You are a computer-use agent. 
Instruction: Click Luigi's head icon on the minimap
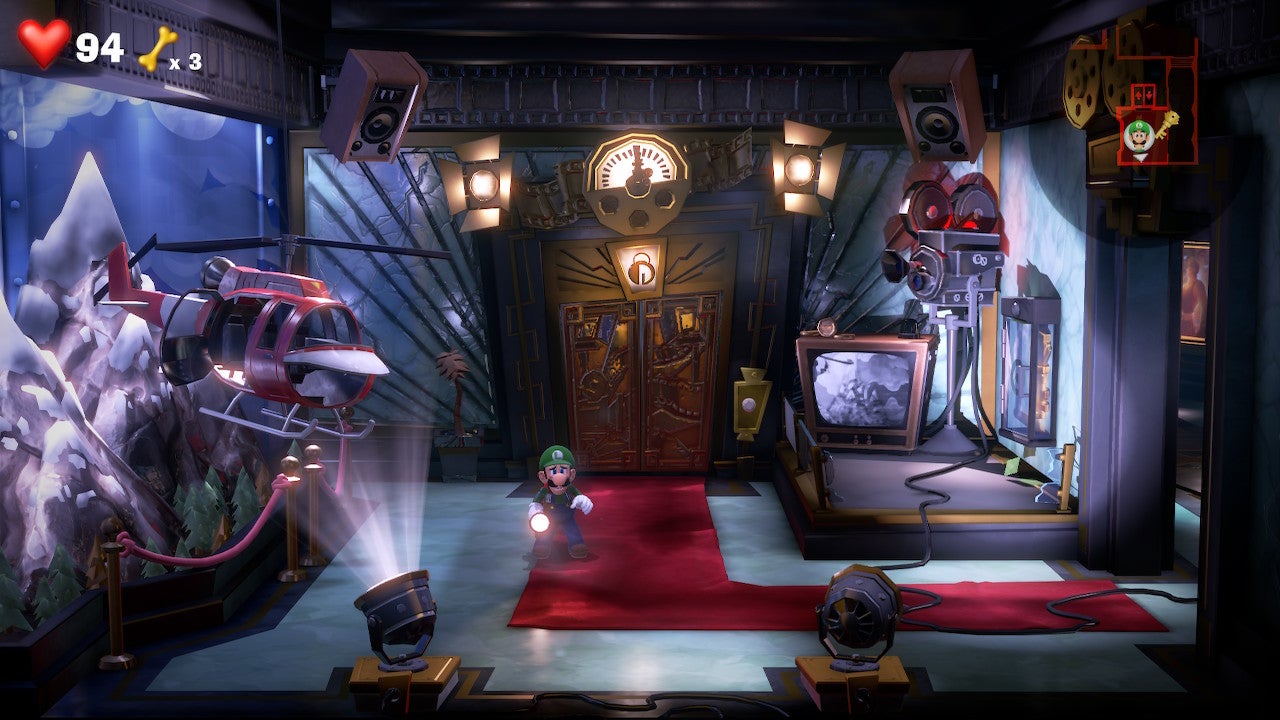(1139, 134)
